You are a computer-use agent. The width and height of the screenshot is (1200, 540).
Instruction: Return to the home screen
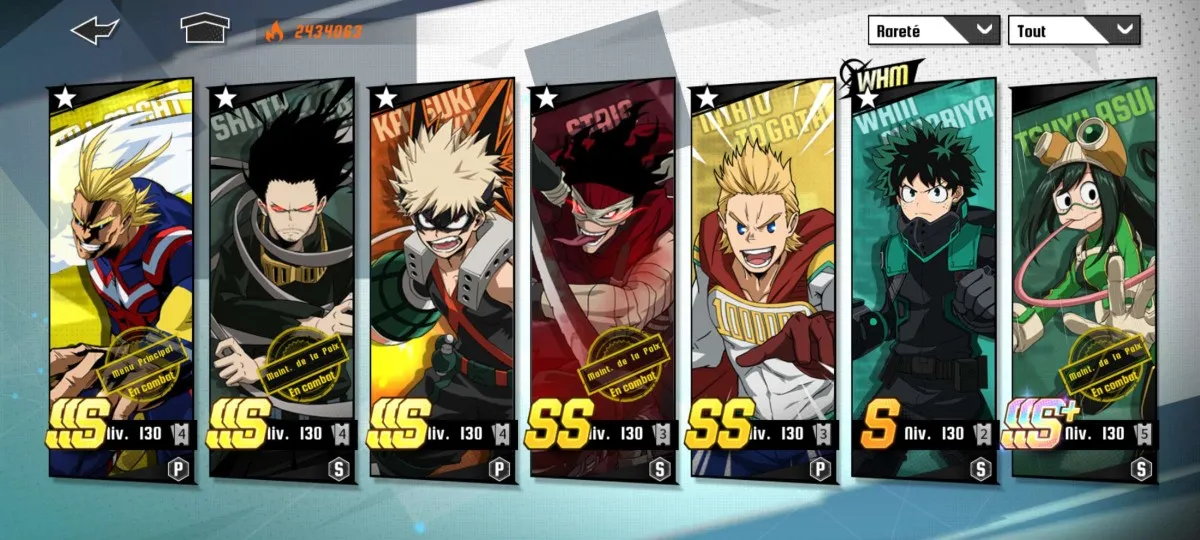(x=205, y=30)
